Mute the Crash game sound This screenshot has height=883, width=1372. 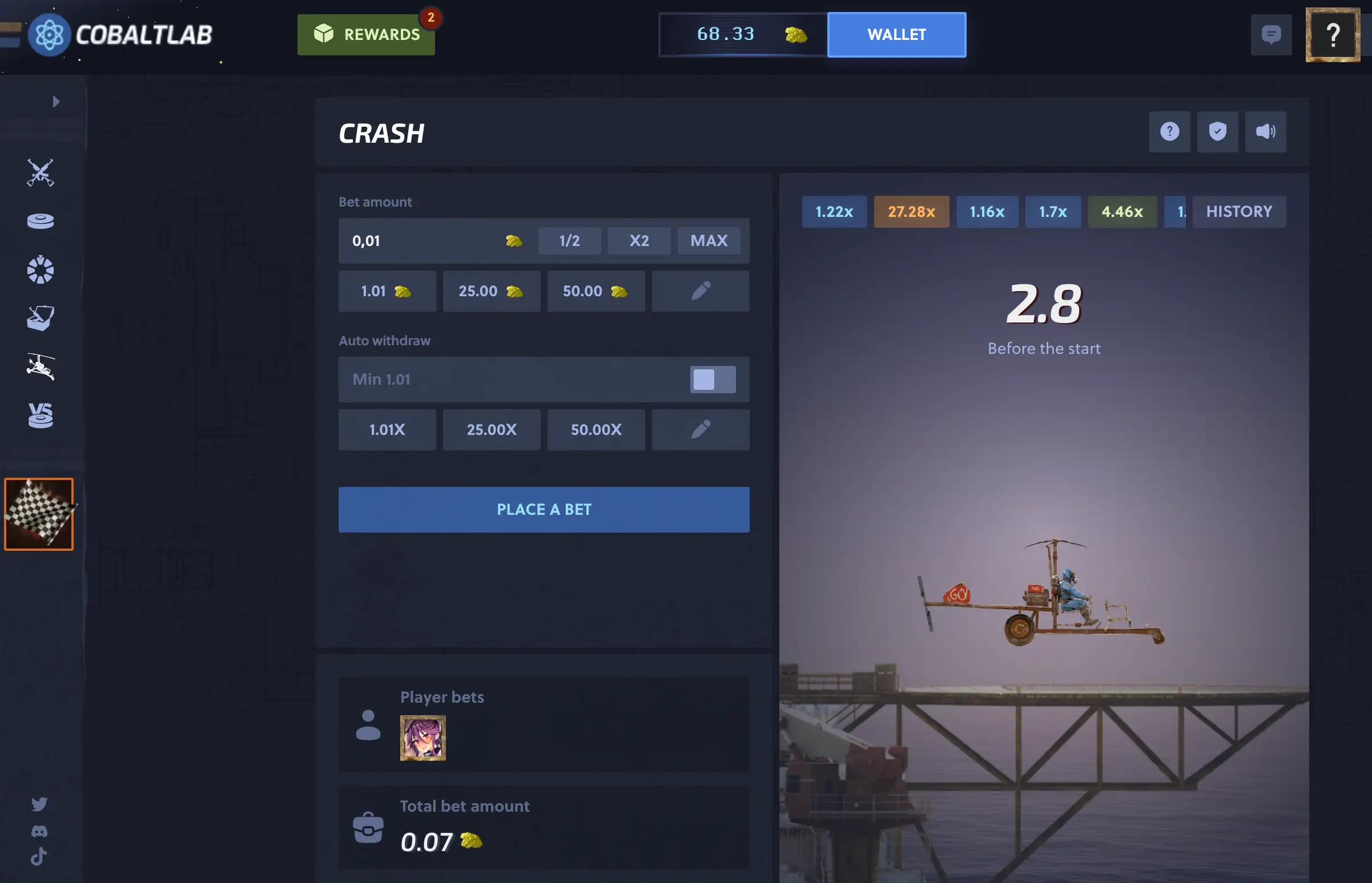click(1266, 132)
